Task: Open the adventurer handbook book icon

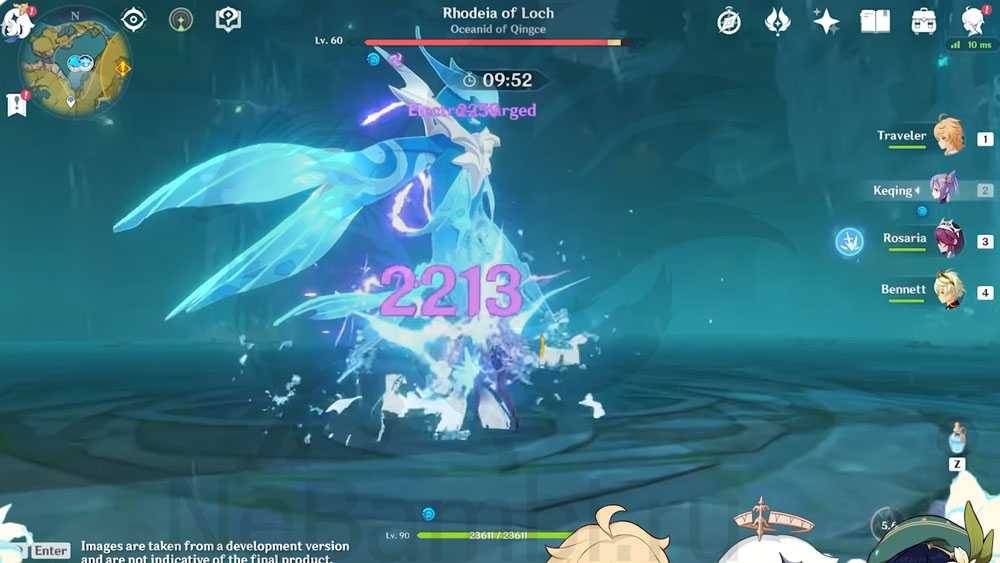Action: pyautogui.click(x=875, y=22)
